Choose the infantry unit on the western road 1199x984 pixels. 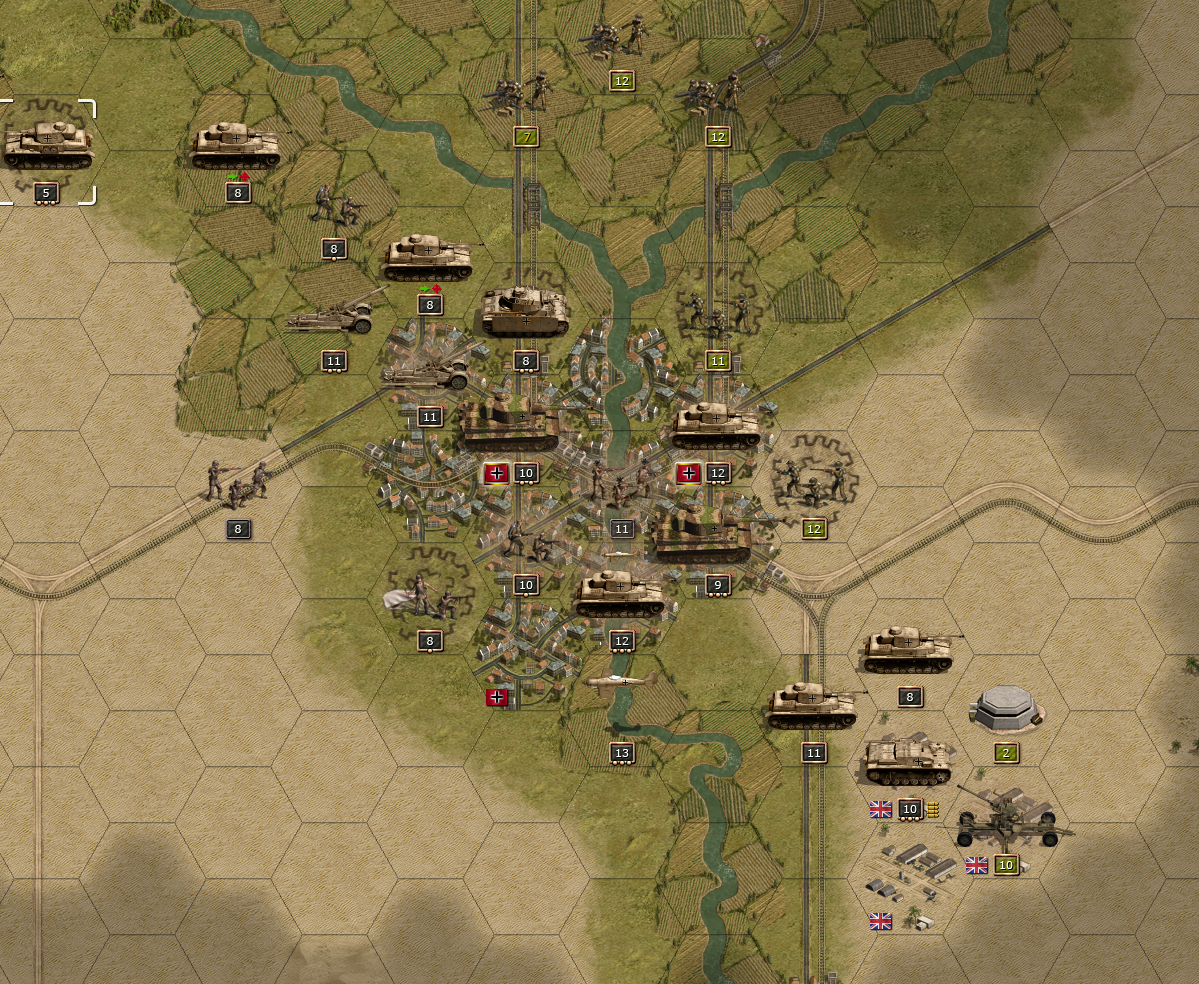pos(237,483)
